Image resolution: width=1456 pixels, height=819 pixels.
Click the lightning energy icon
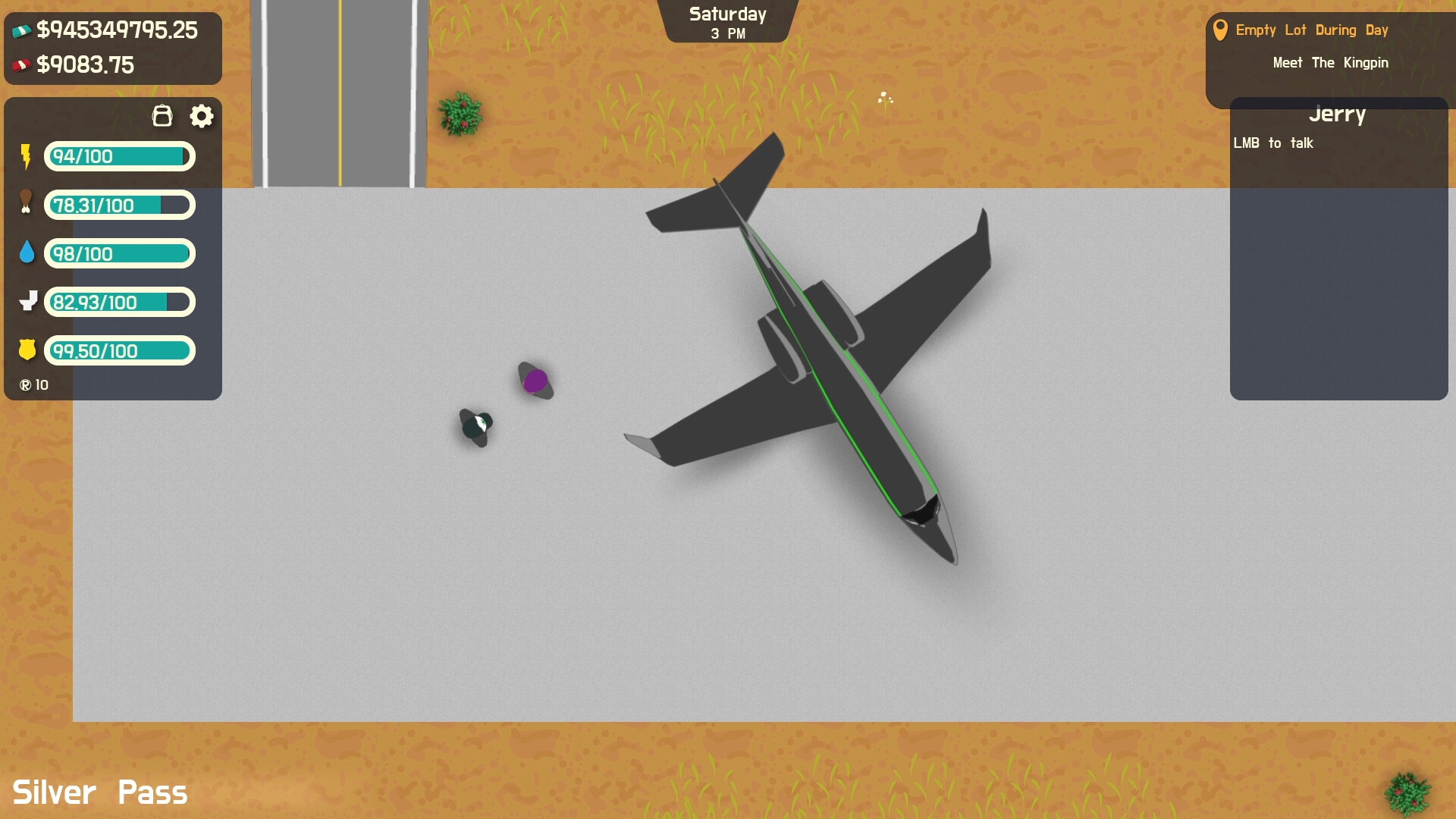pos(27,156)
